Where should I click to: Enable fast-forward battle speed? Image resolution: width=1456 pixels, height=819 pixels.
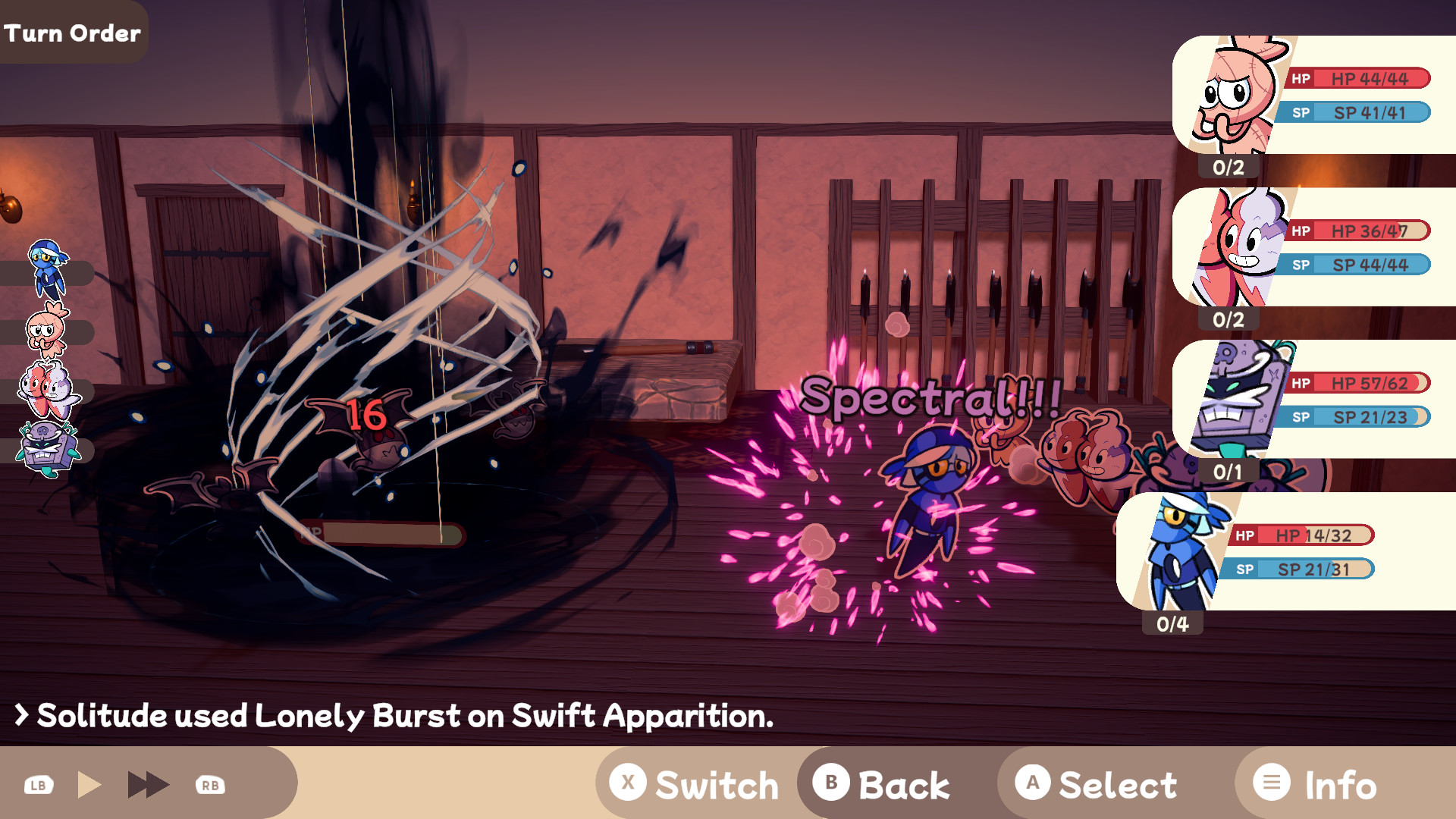(149, 783)
